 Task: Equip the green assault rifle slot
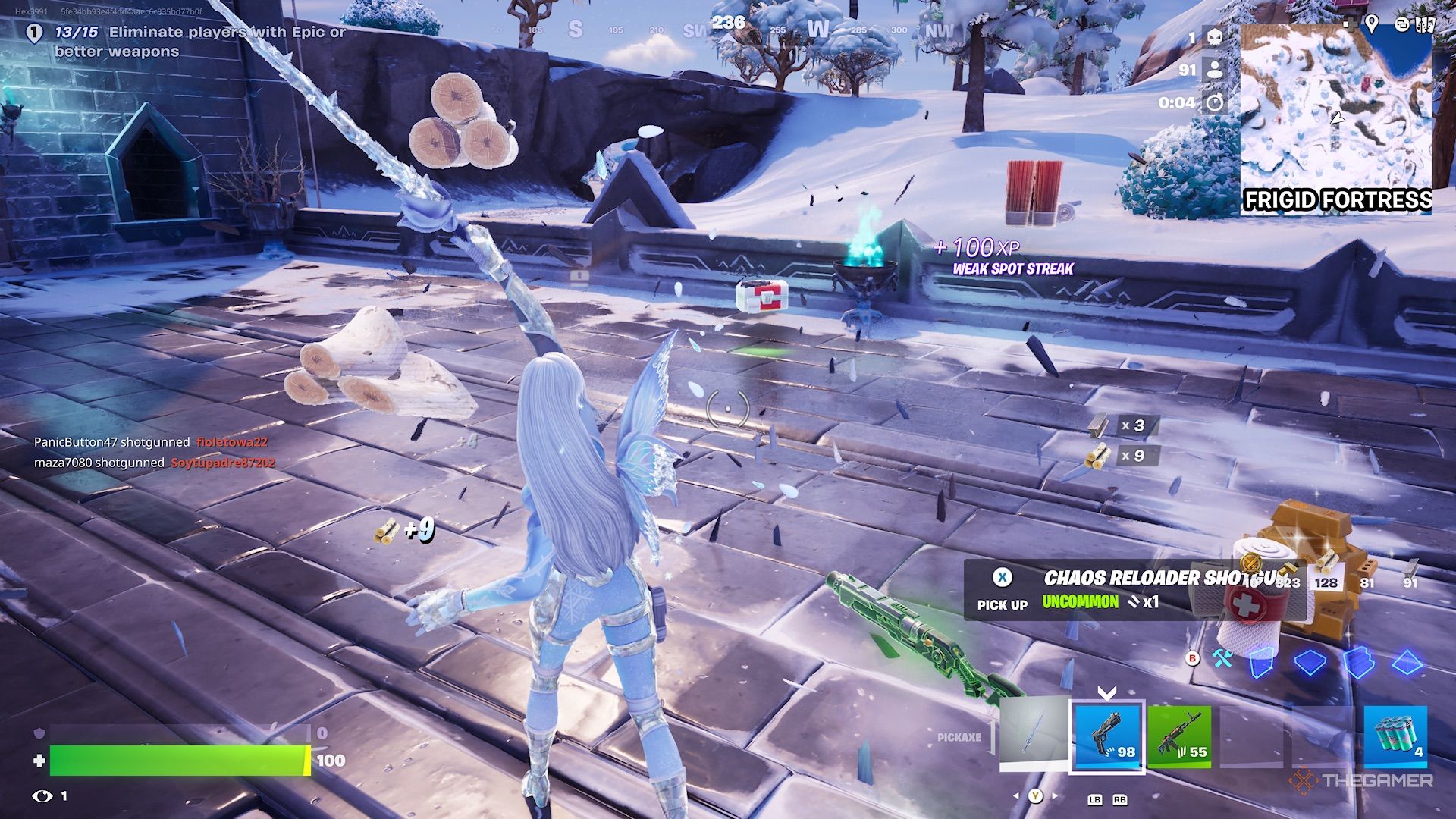(1178, 735)
